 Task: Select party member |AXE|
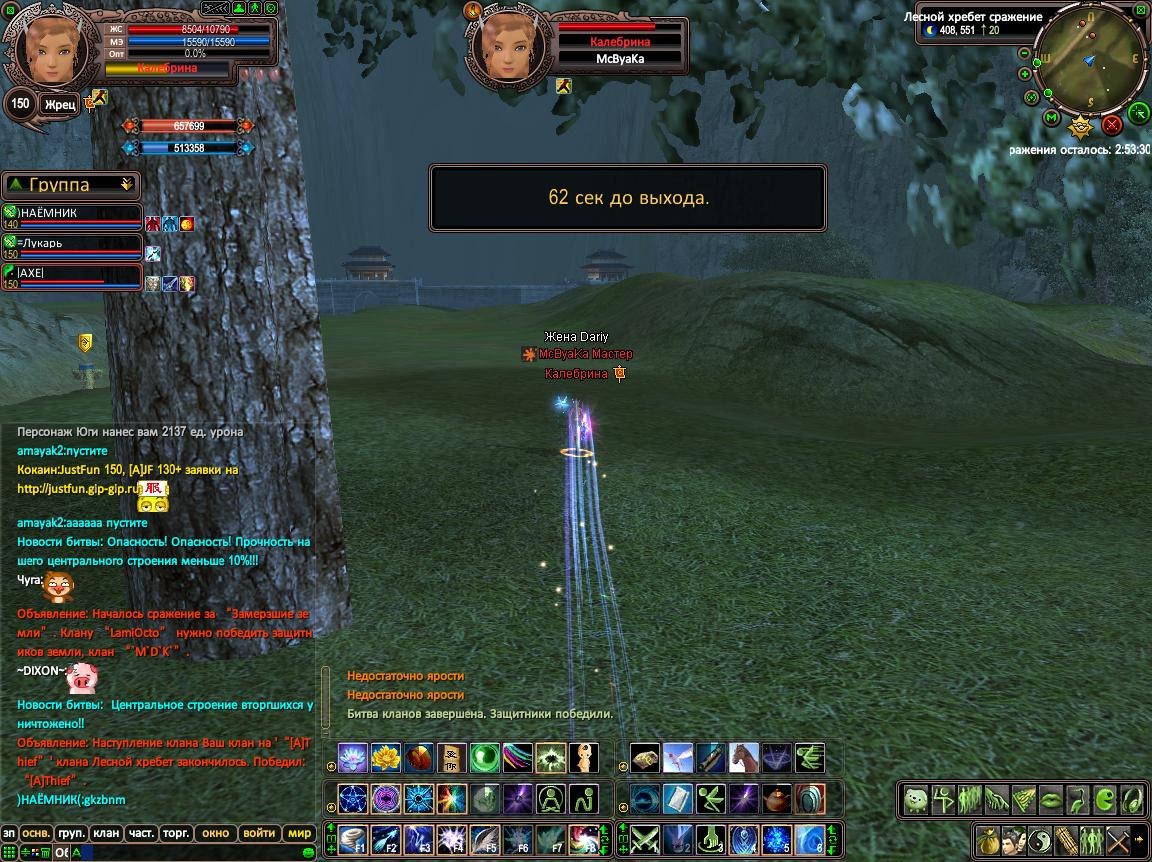tap(72, 274)
